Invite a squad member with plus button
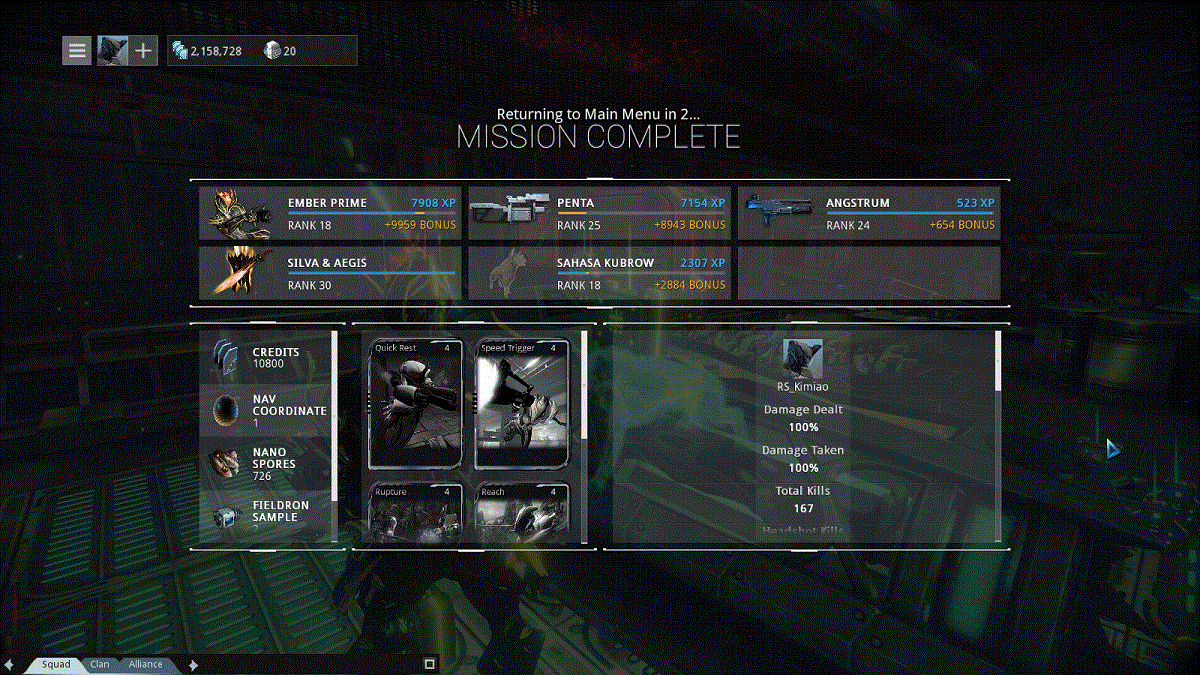The height and width of the screenshot is (675, 1200). pyautogui.click(x=144, y=50)
